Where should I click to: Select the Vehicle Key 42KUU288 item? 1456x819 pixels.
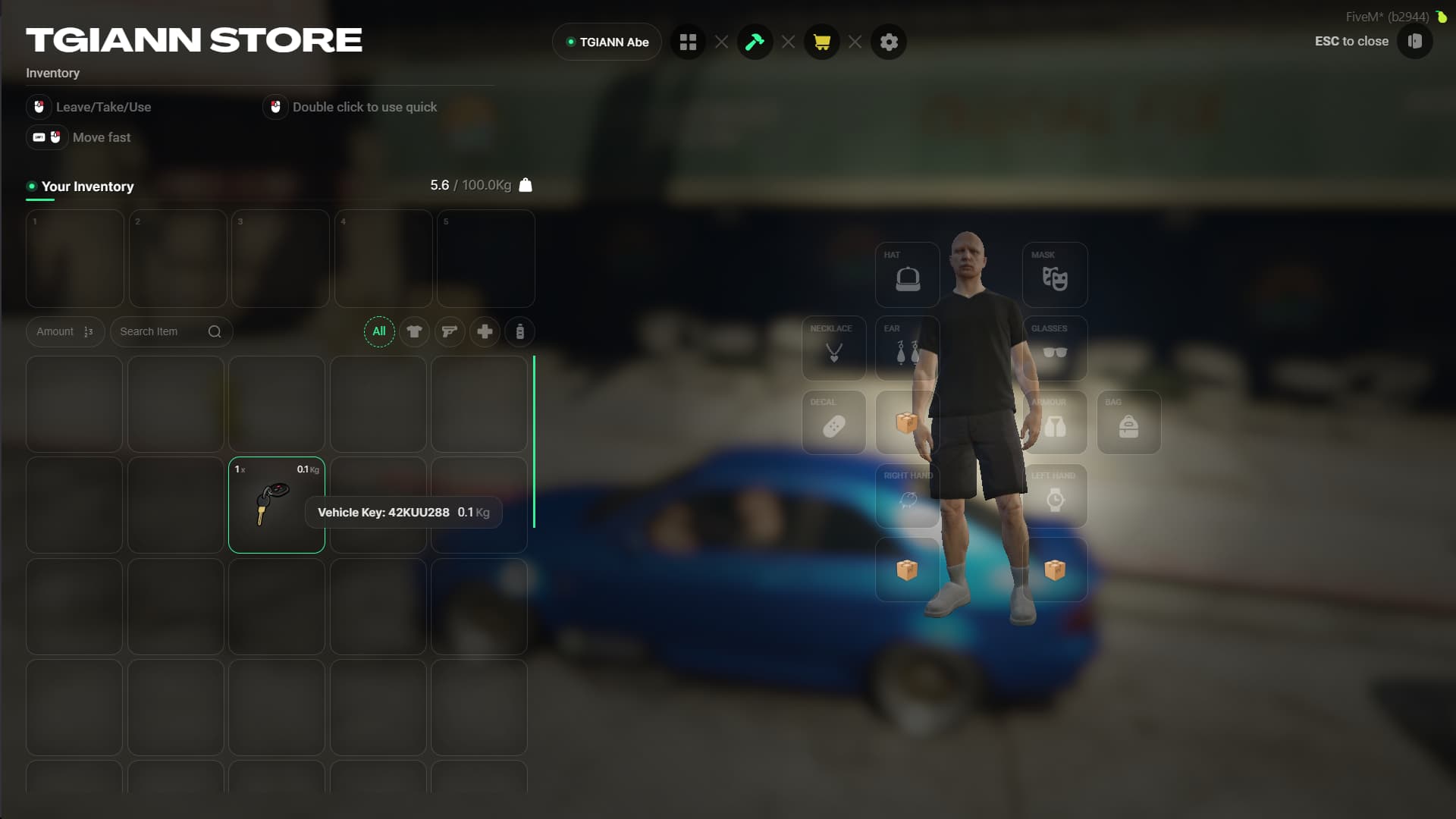[x=276, y=504]
